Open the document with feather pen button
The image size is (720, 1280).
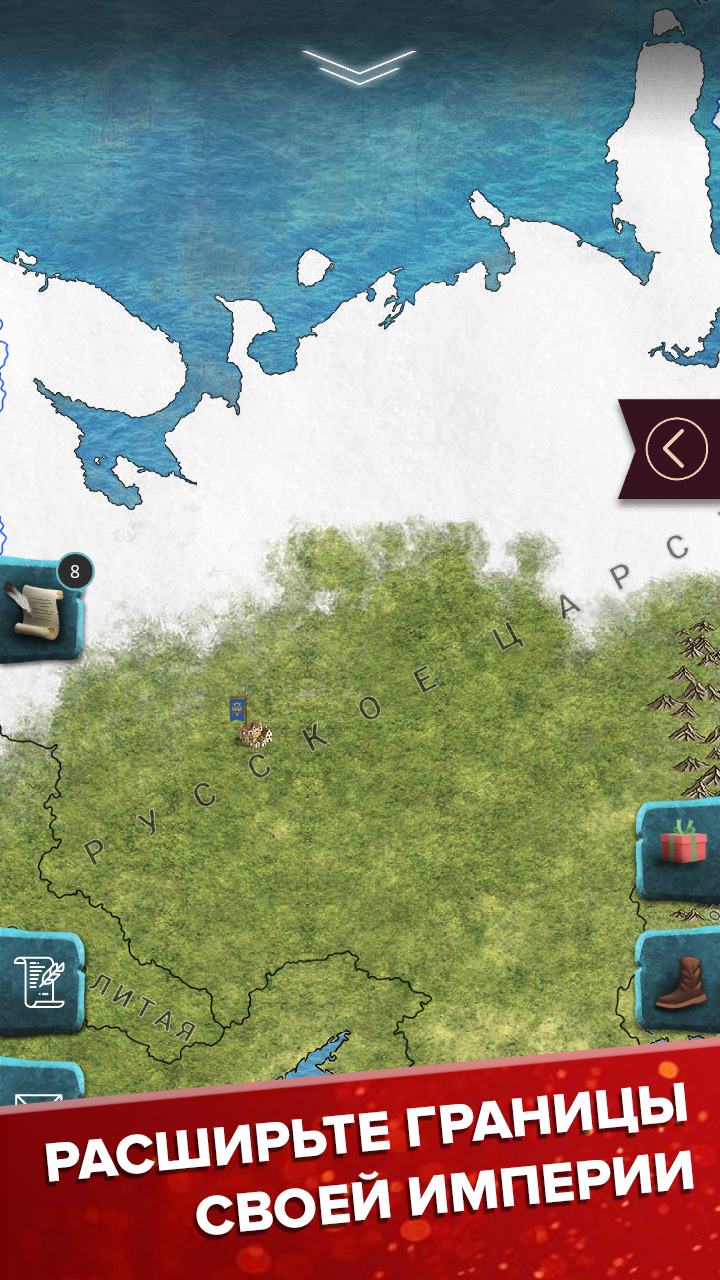tap(37, 982)
